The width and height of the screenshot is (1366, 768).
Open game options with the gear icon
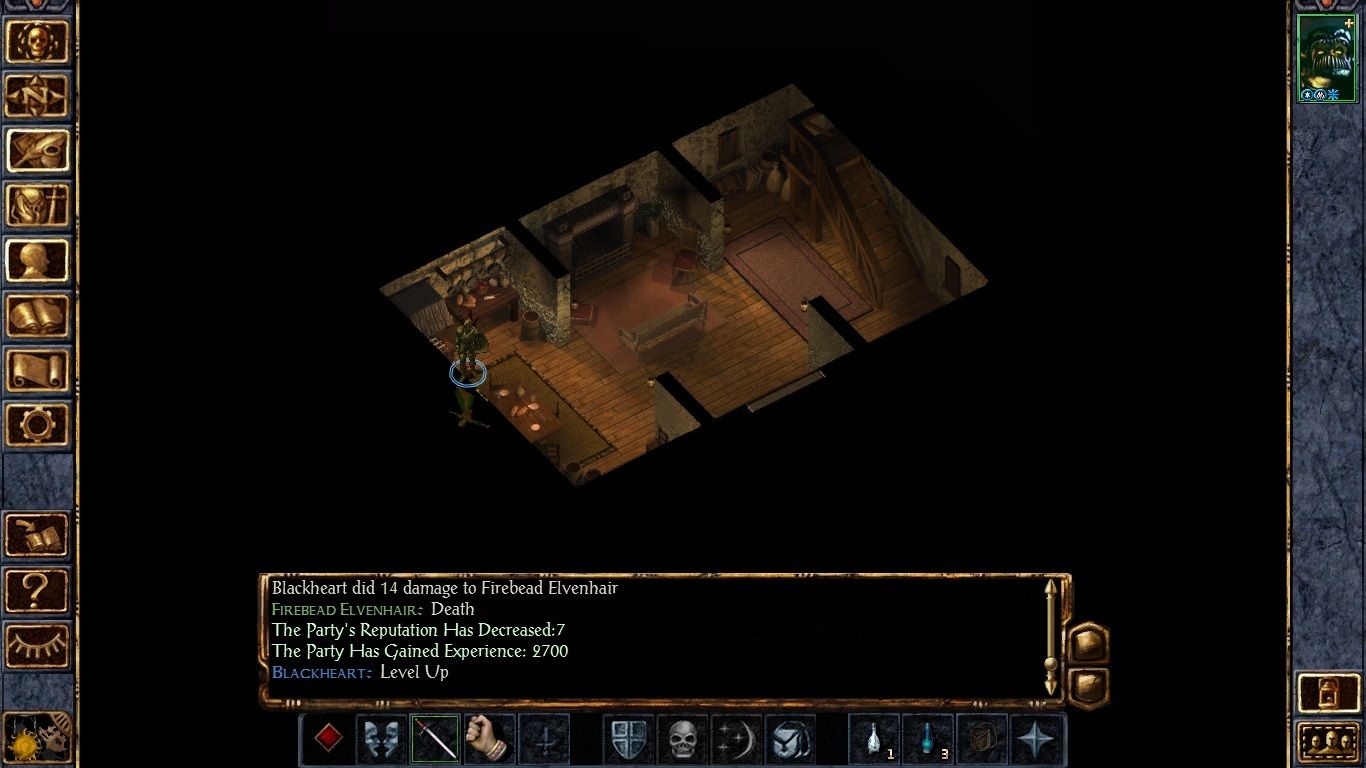[38, 425]
